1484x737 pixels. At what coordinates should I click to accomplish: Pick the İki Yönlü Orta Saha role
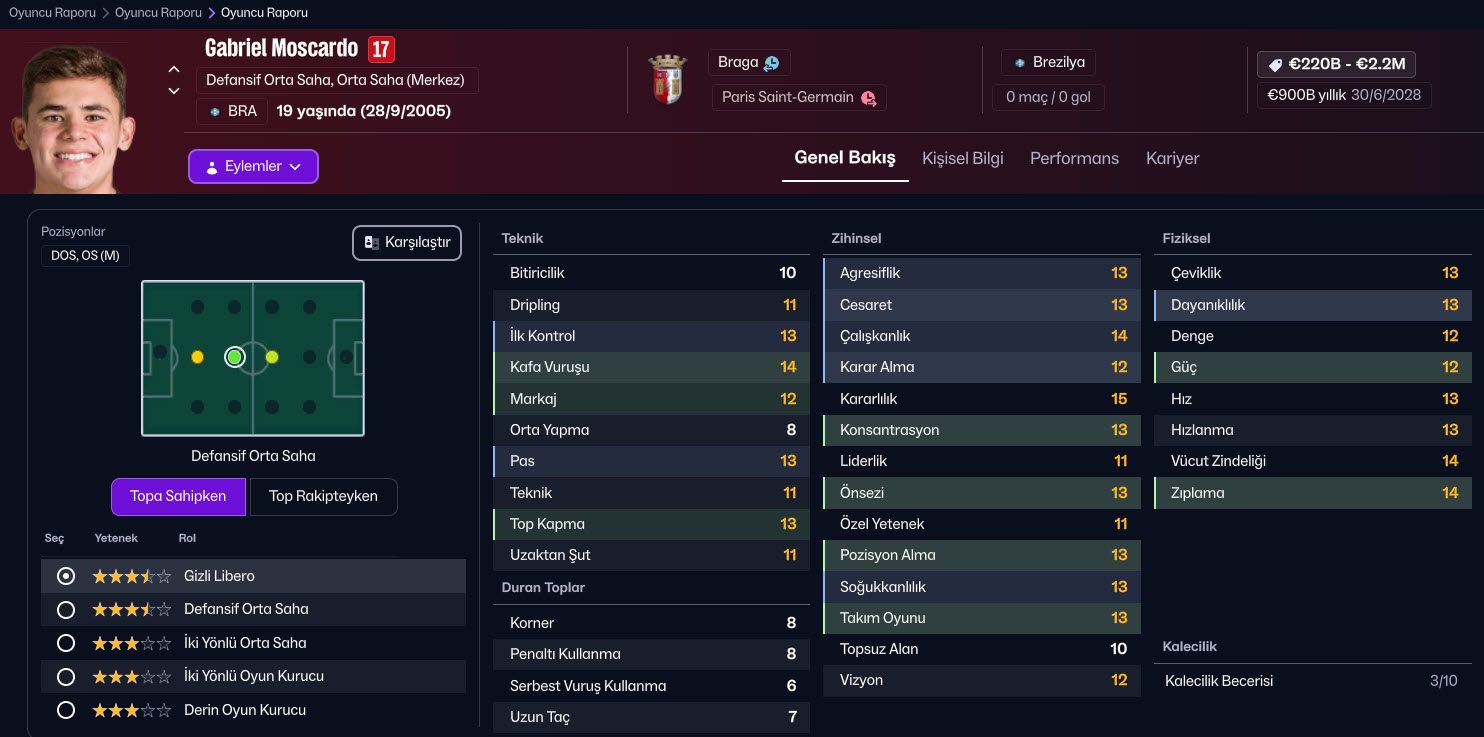[x=66, y=643]
